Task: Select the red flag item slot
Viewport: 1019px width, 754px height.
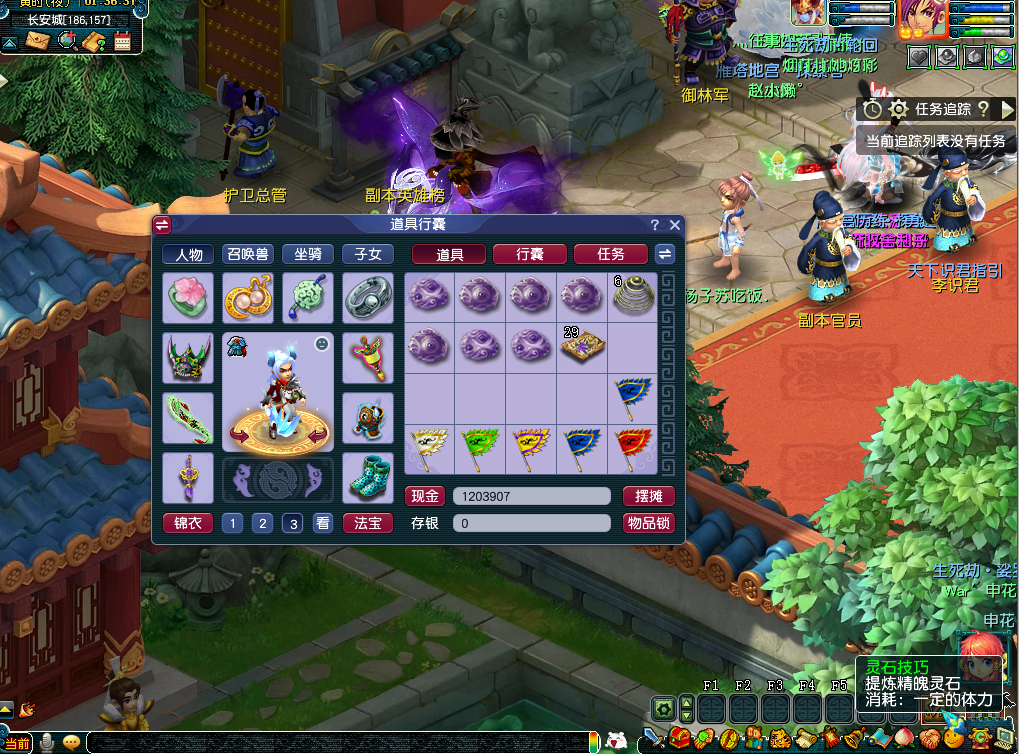Action: [x=632, y=448]
